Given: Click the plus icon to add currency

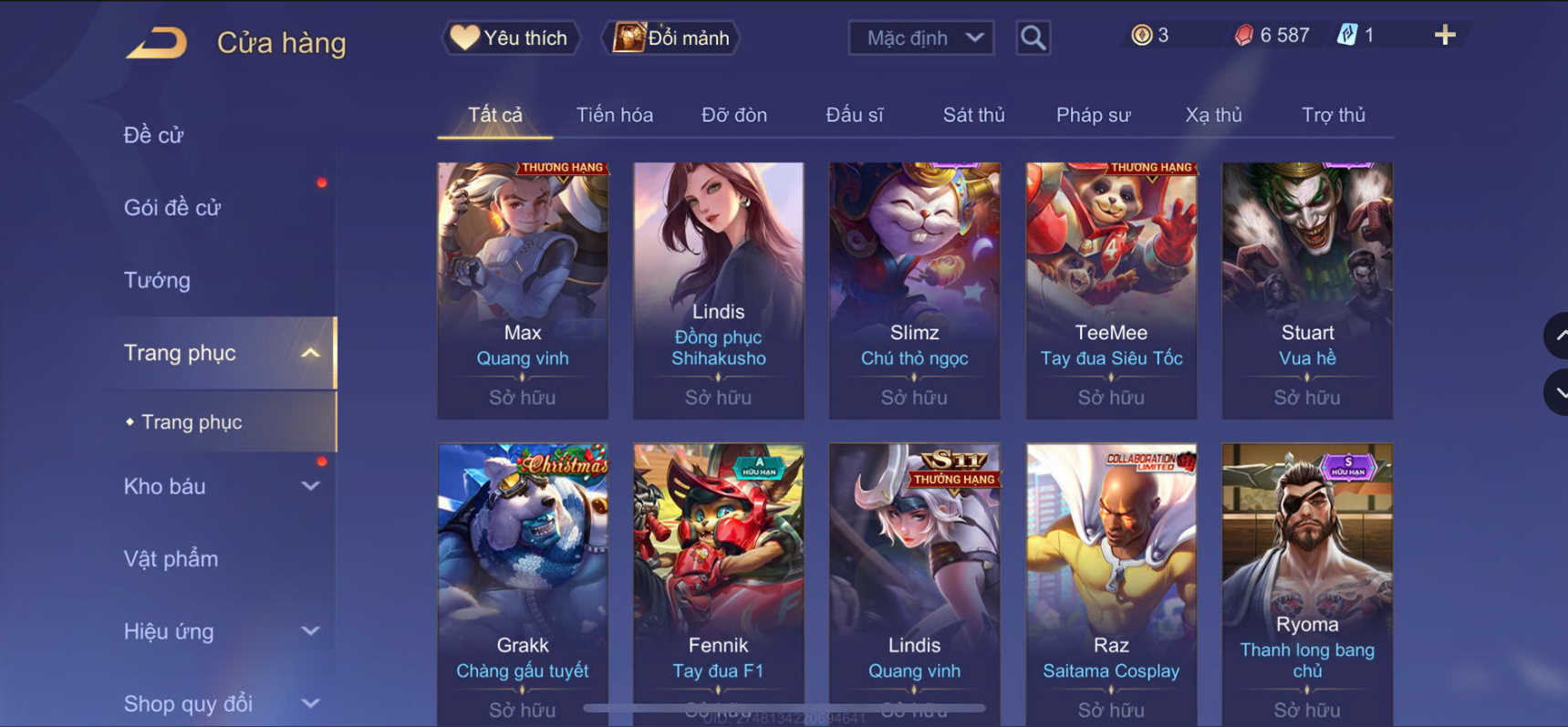Looking at the screenshot, I should coord(1444,36).
